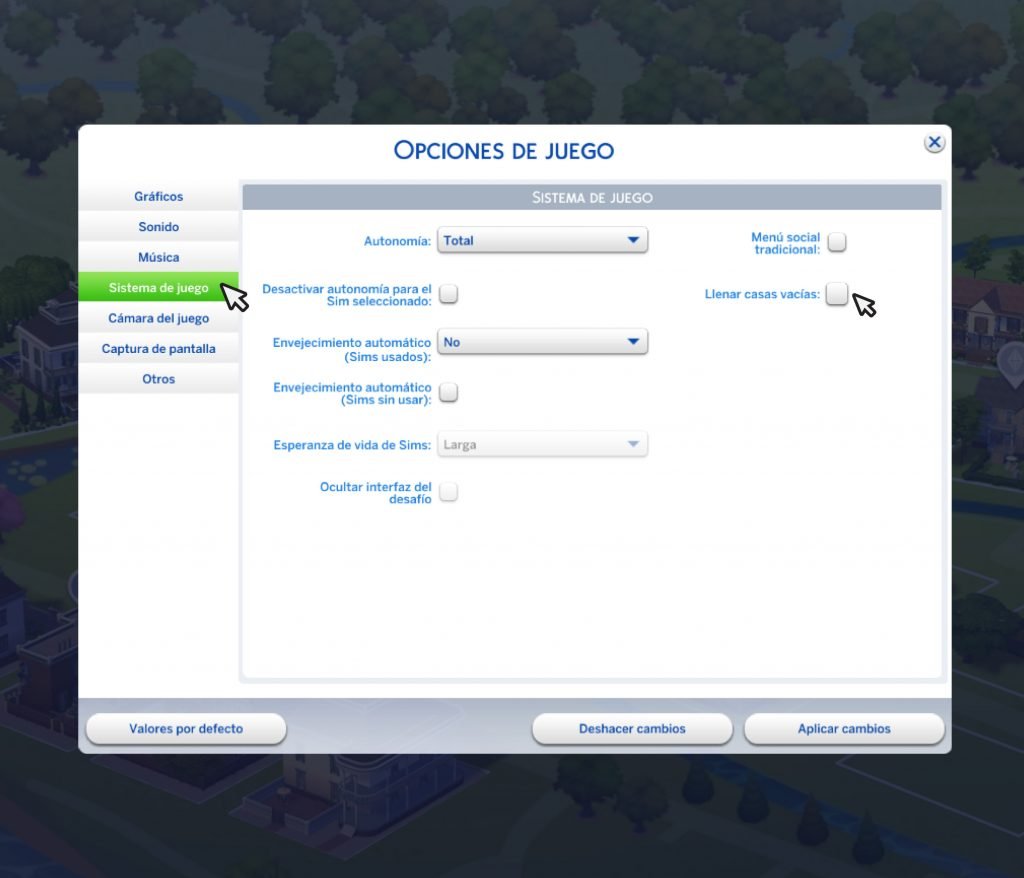Check Ocultar interfaz del desafío
This screenshot has height=878, width=1024.
(449, 492)
